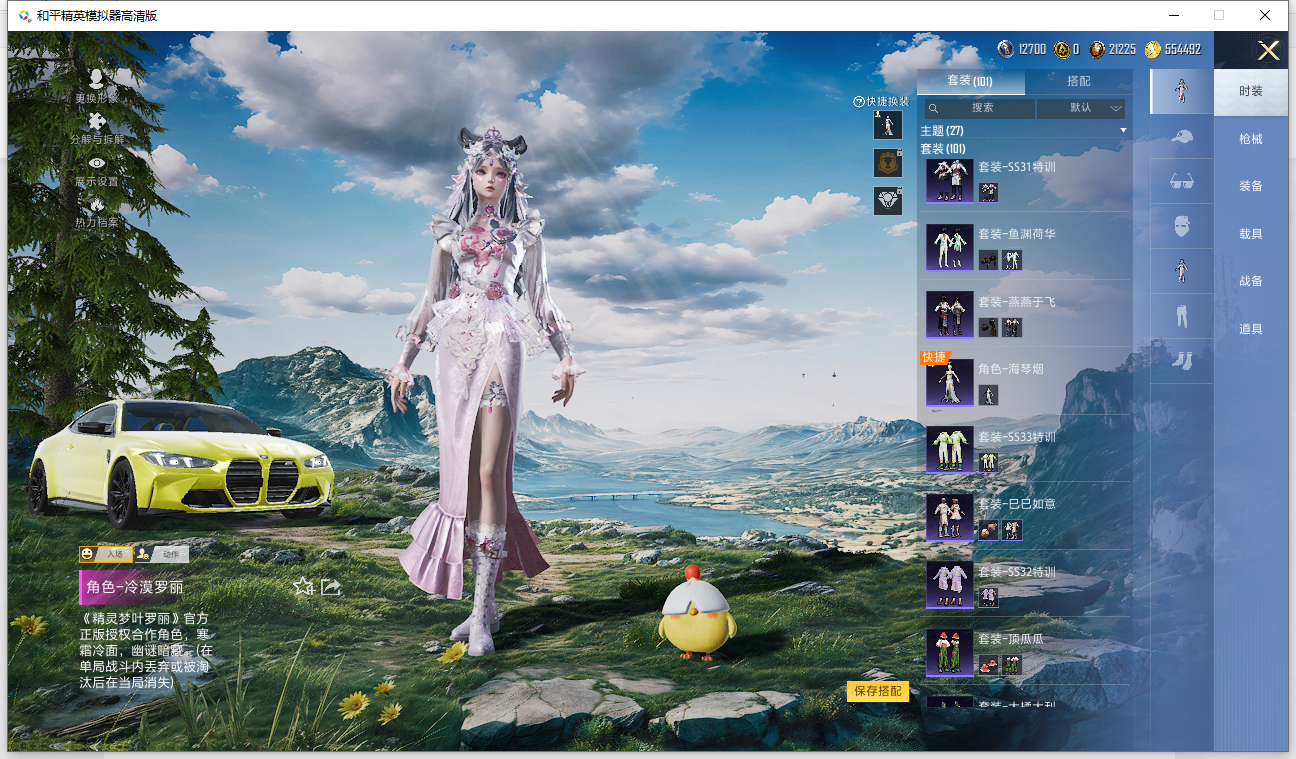
Task: Close the wardrobe with the X button
Action: point(1268,51)
